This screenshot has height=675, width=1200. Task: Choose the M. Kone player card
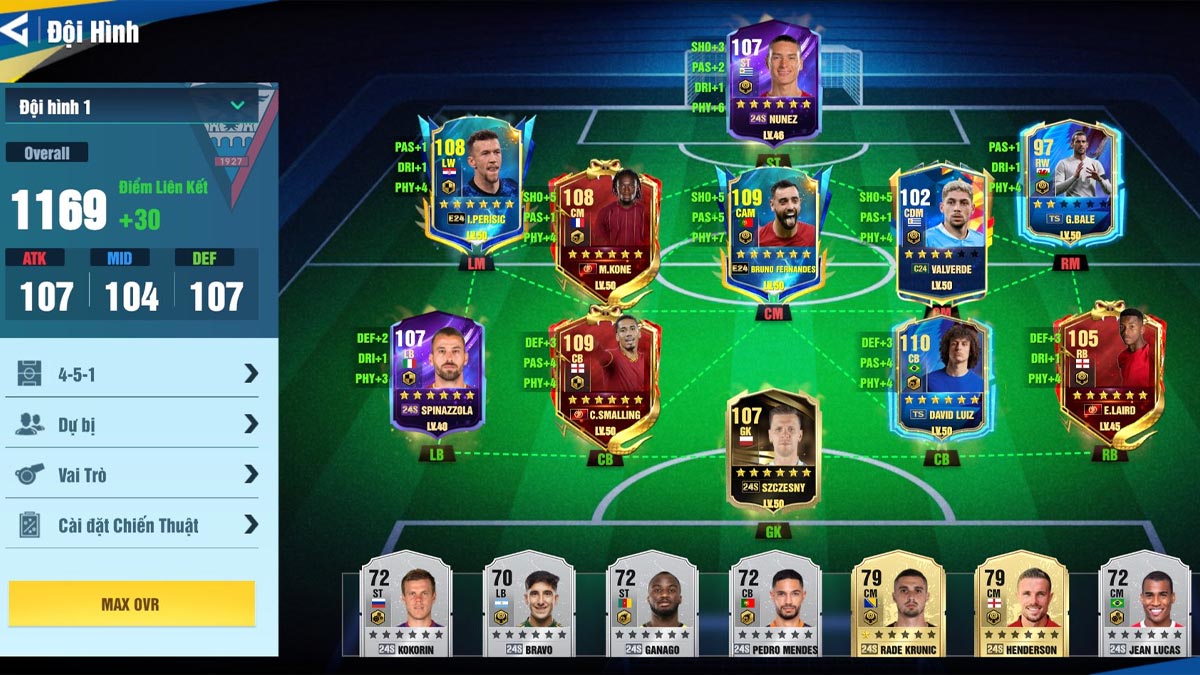point(607,230)
